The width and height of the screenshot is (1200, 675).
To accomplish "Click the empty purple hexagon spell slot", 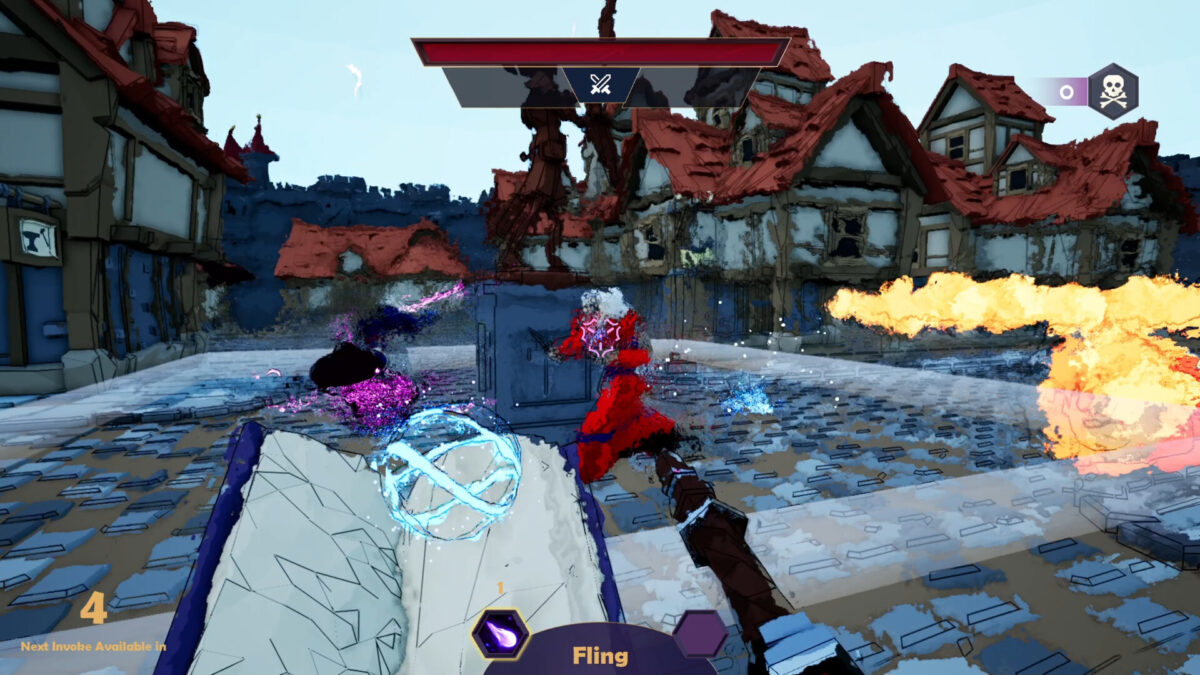I will [699, 634].
